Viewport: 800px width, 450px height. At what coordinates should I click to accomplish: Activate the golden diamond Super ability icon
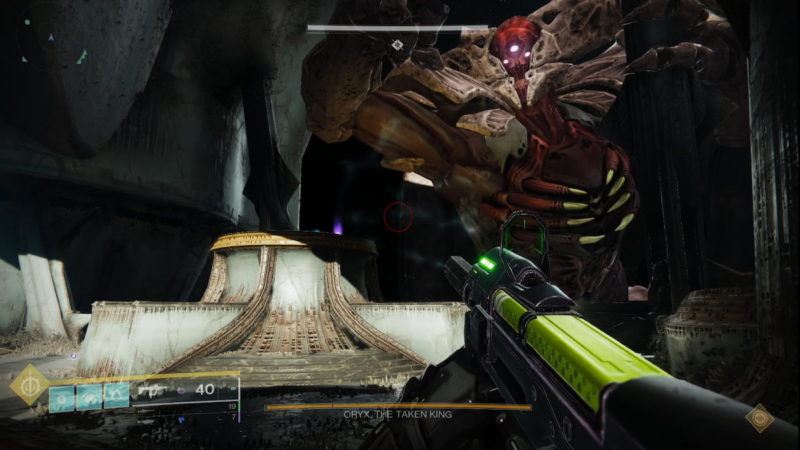point(27,385)
